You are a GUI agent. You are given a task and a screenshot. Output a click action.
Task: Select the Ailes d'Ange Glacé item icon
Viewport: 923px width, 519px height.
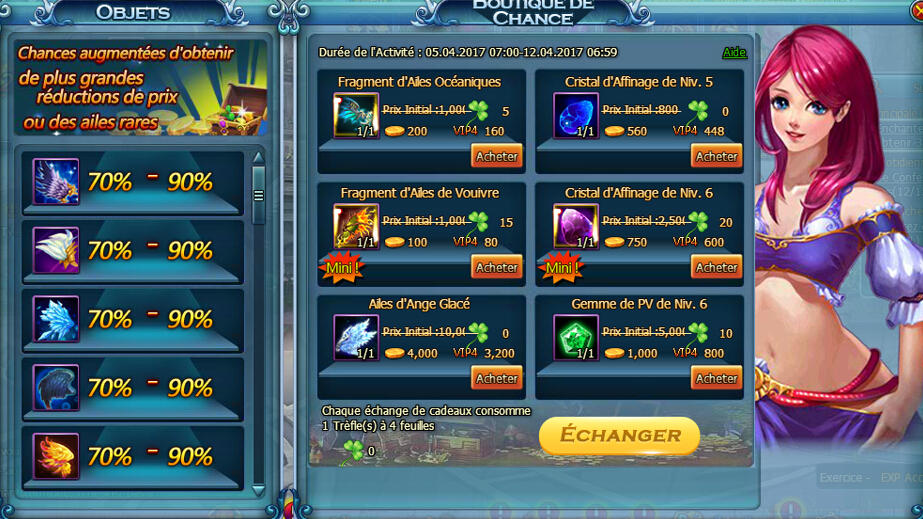[356, 338]
